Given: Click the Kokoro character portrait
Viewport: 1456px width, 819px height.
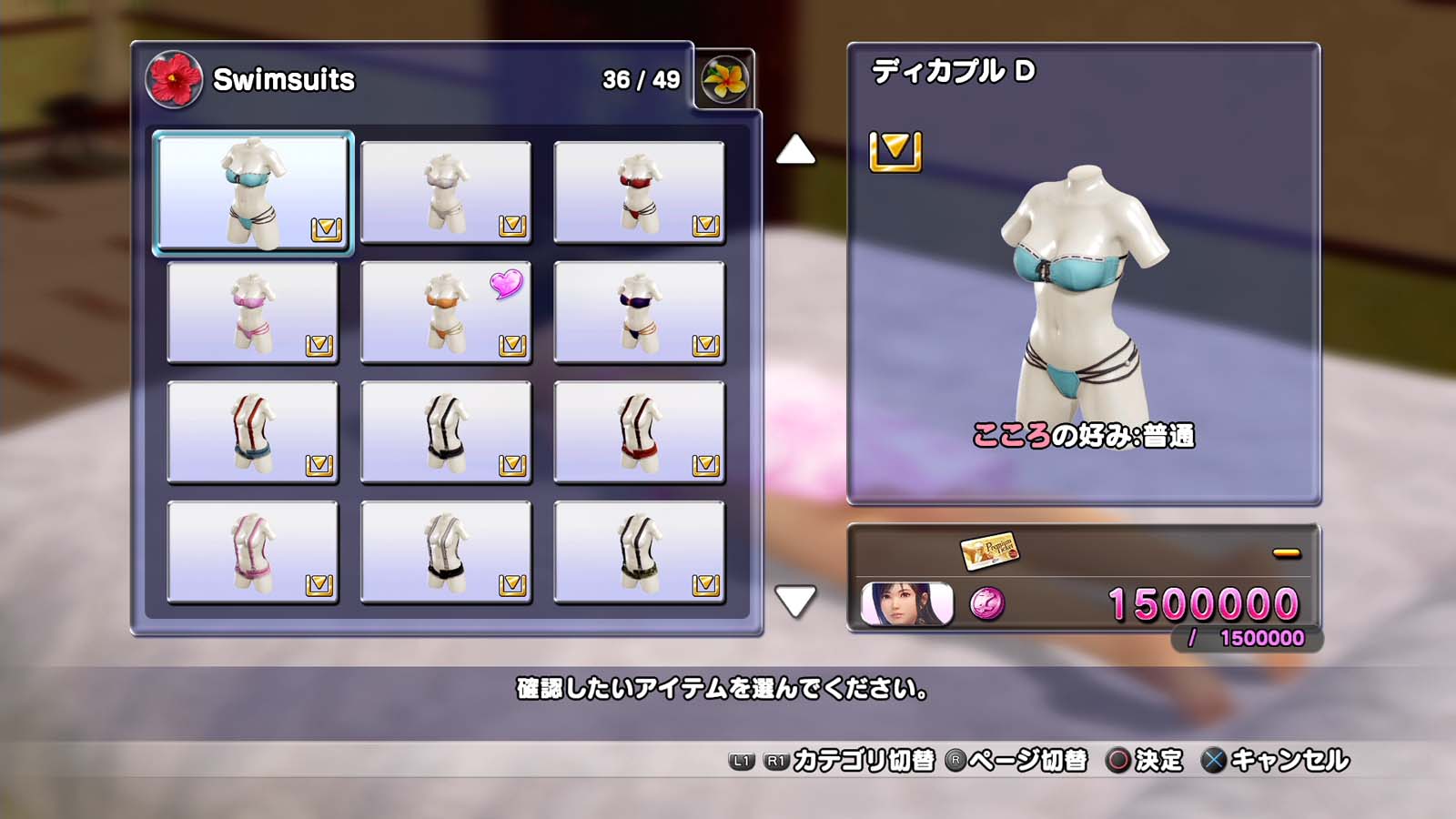Looking at the screenshot, I should coord(906,603).
